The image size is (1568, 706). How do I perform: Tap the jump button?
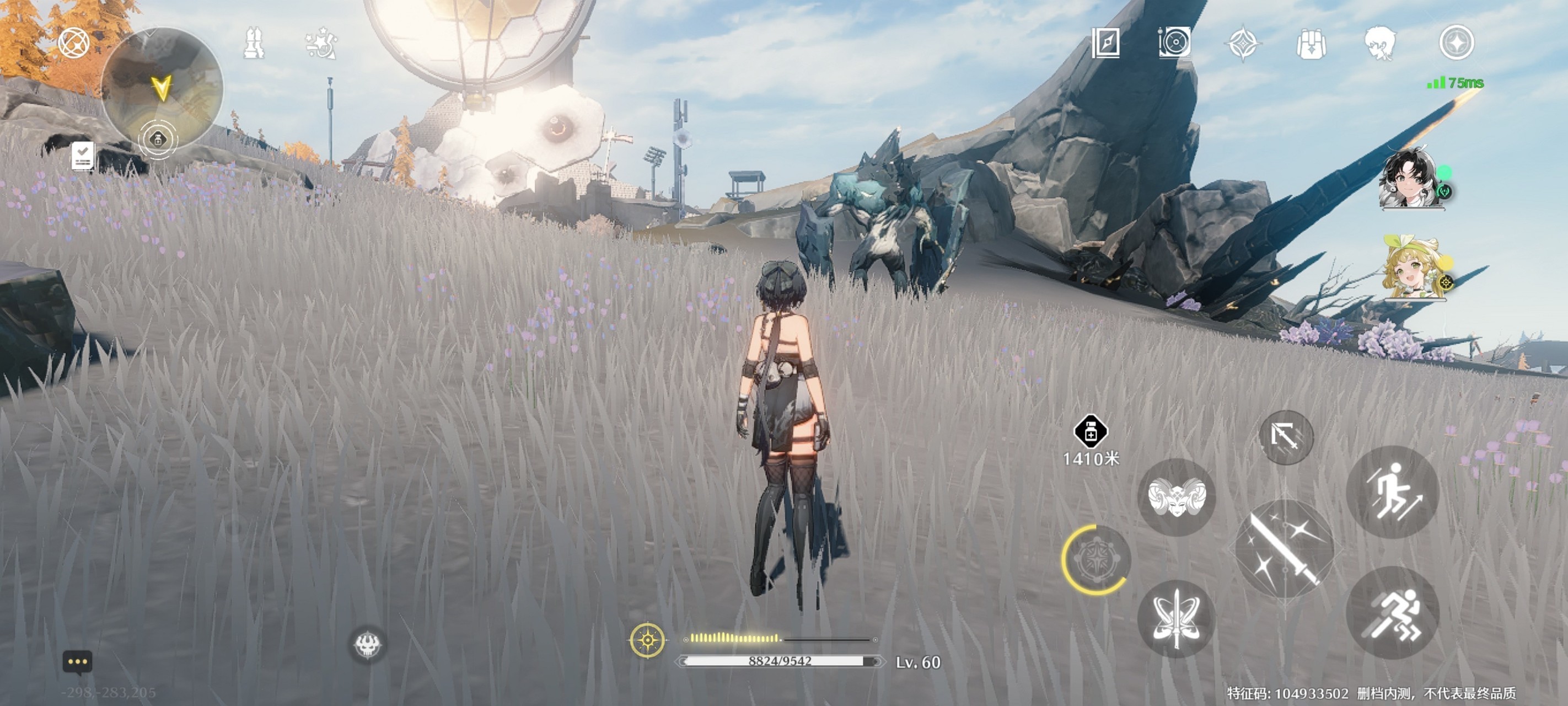(1393, 491)
